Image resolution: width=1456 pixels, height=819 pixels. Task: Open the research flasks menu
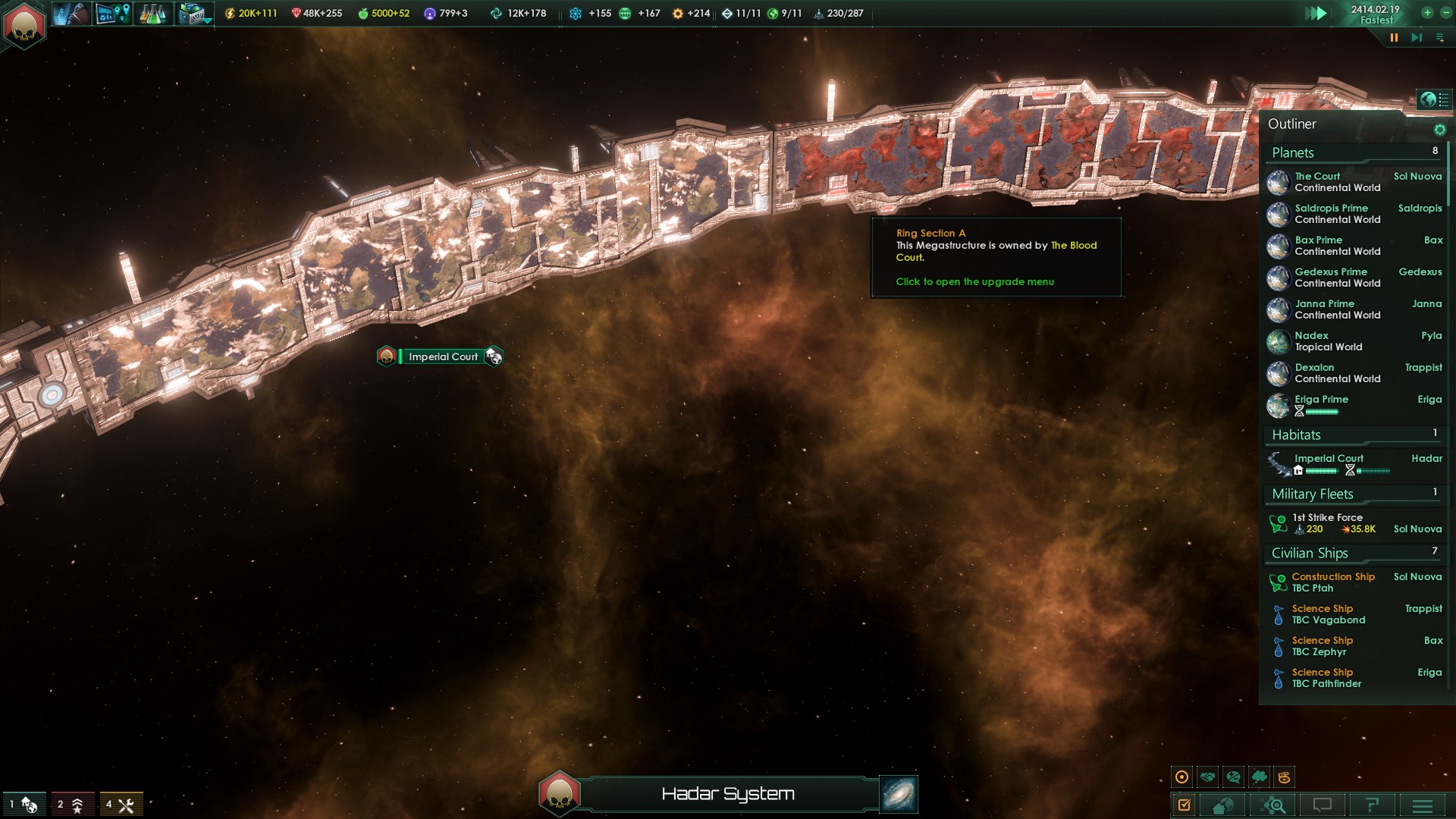click(x=152, y=14)
